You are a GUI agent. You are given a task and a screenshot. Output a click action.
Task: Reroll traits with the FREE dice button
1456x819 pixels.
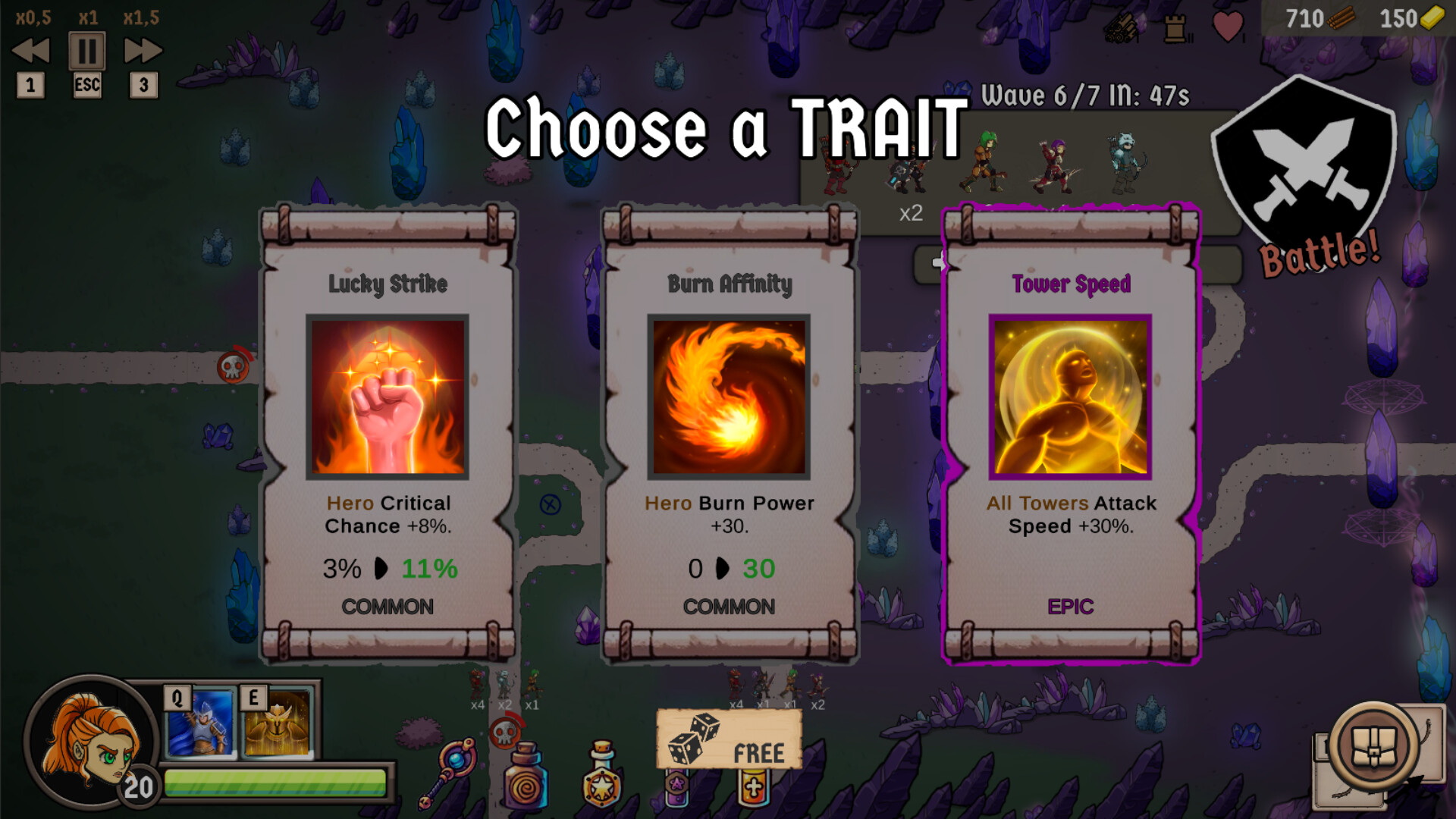pos(729,741)
